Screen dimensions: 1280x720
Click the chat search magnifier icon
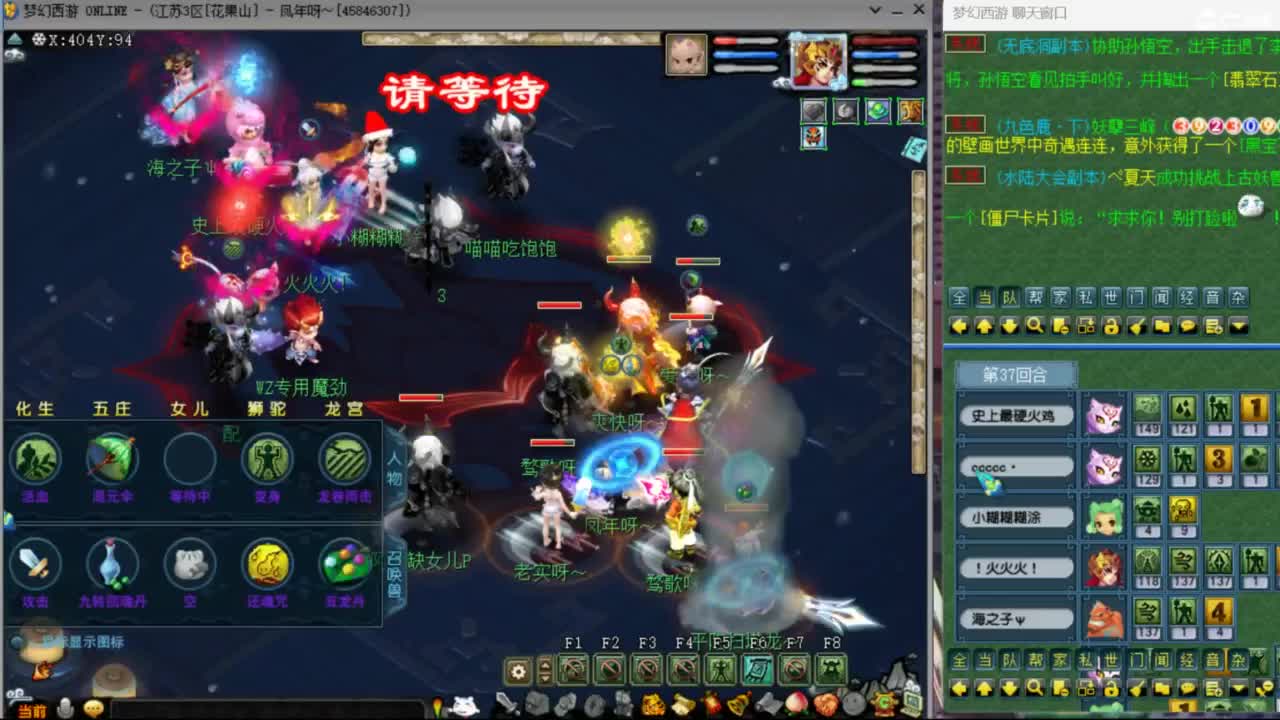(x=1035, y=325)
